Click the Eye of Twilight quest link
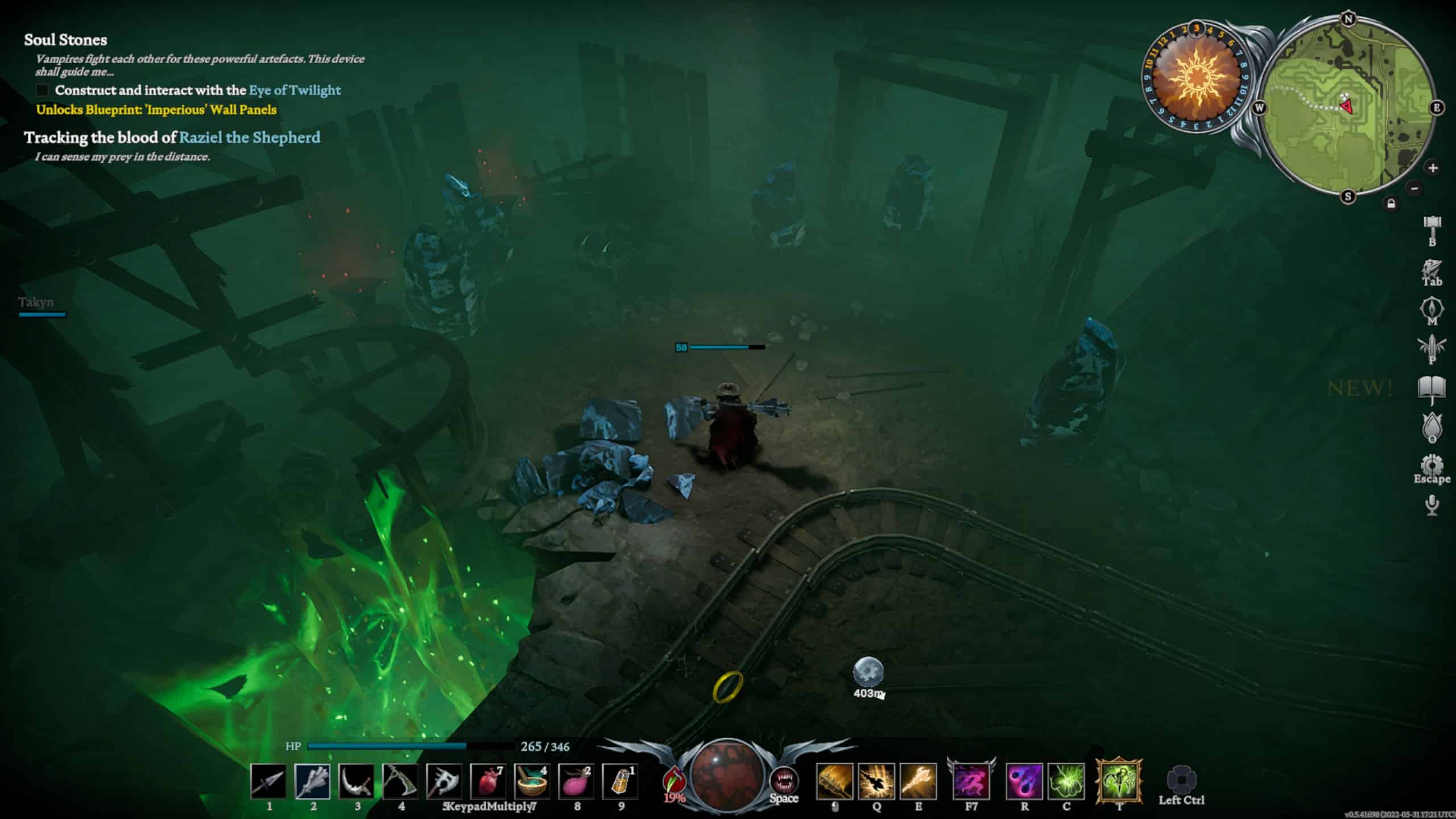This screenshot has width=1456, height=819. coord(295,90)
